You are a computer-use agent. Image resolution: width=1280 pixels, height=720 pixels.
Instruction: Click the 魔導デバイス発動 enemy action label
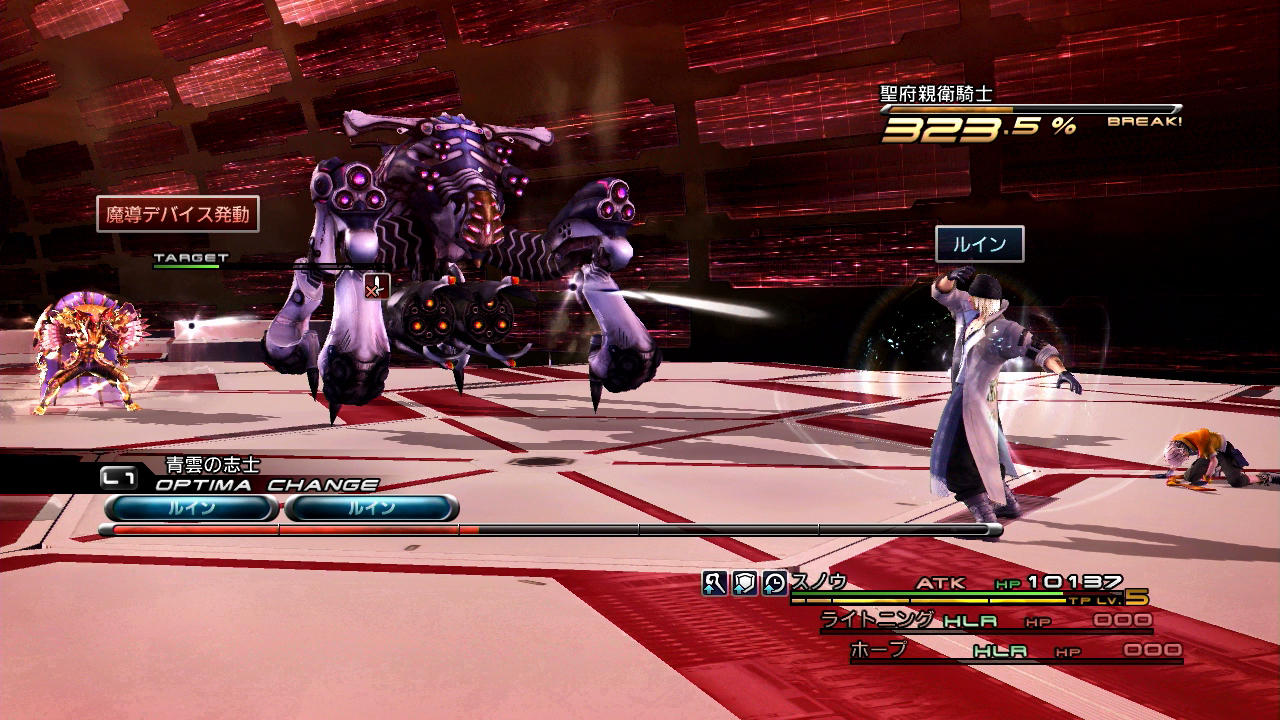coord(178,214)
